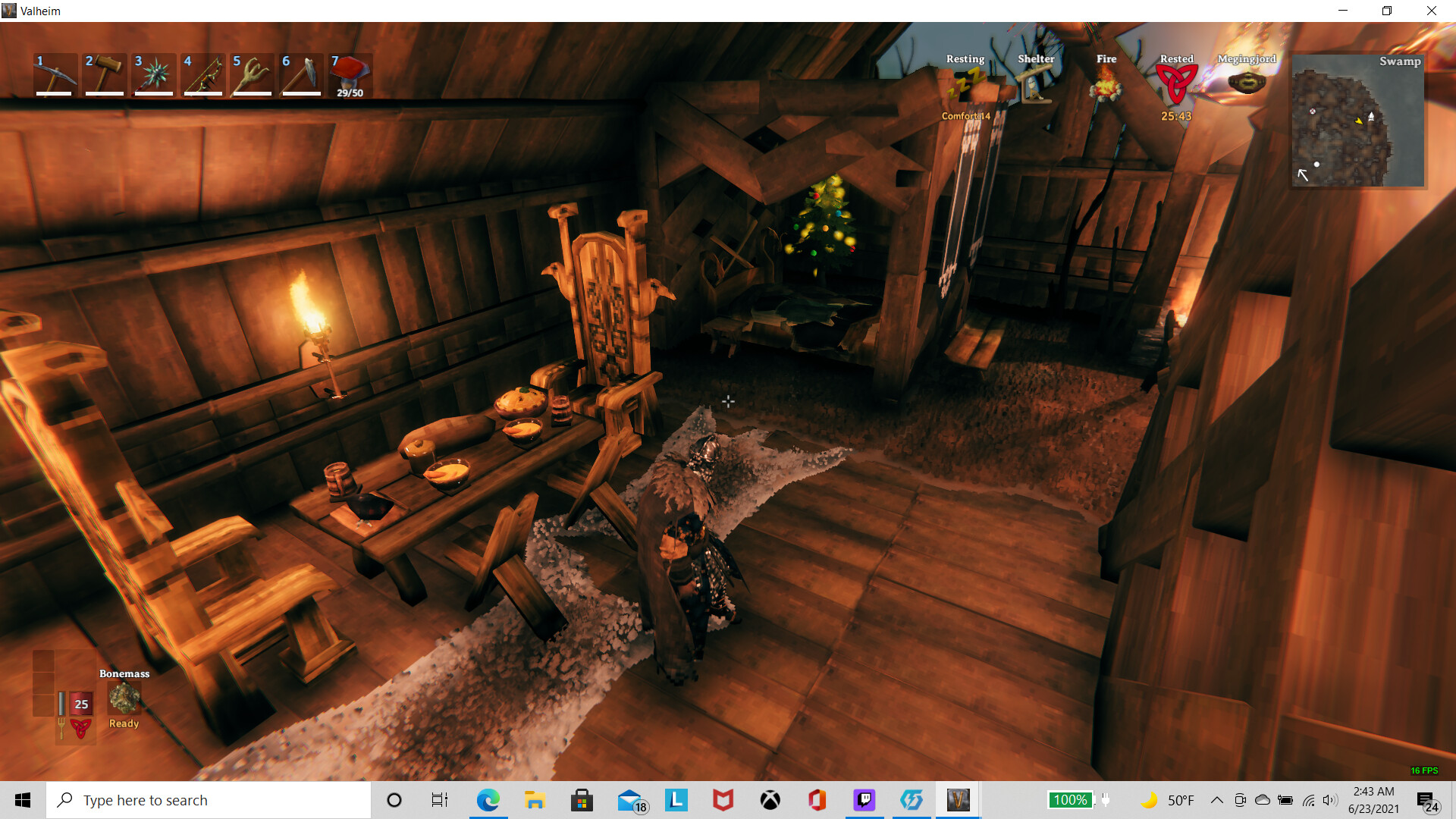Open the Xbox app on the taskbar
The image size is (1456, 819).
[769, 800]
